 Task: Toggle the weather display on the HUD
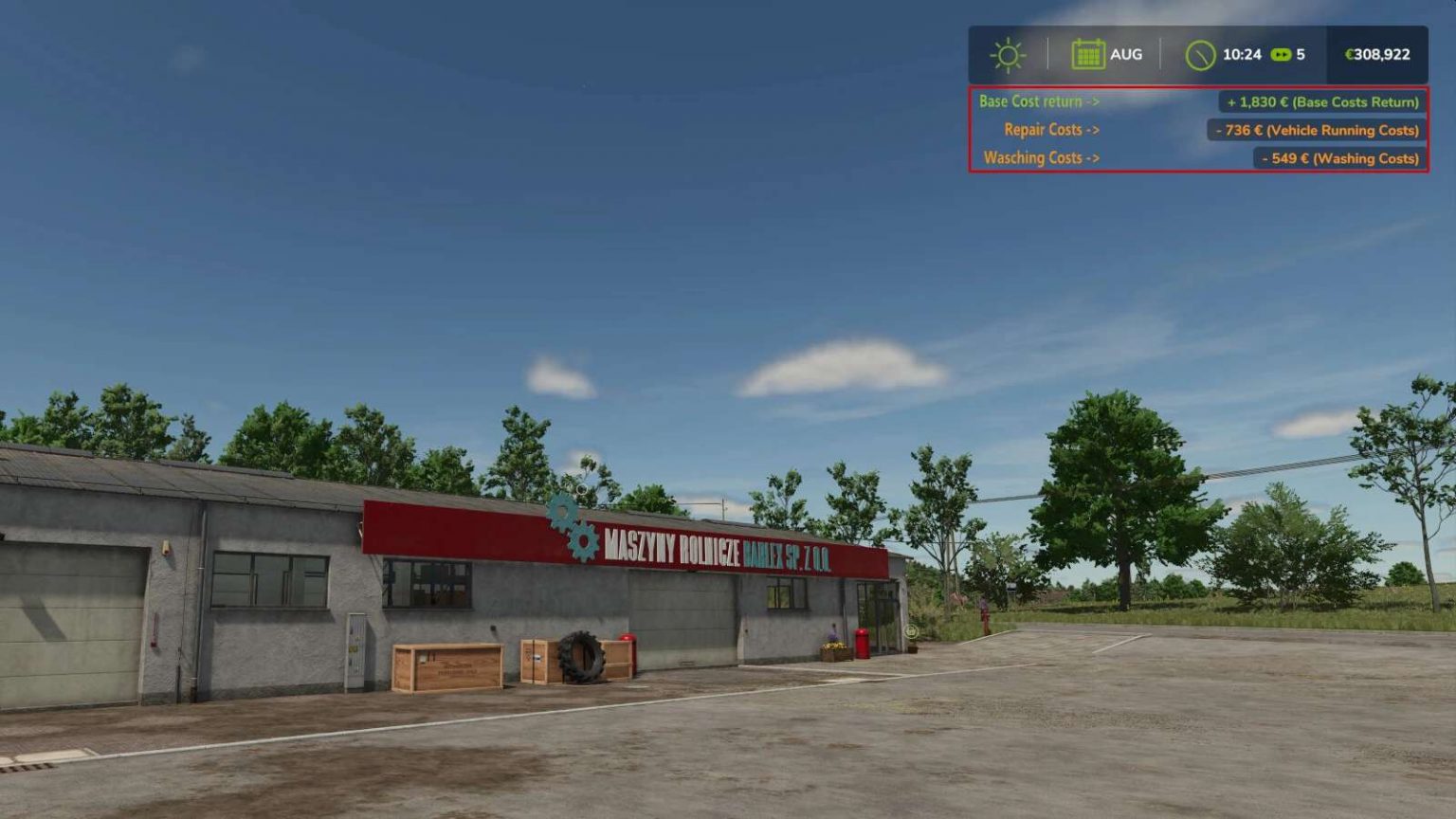tap(1008, 54)
